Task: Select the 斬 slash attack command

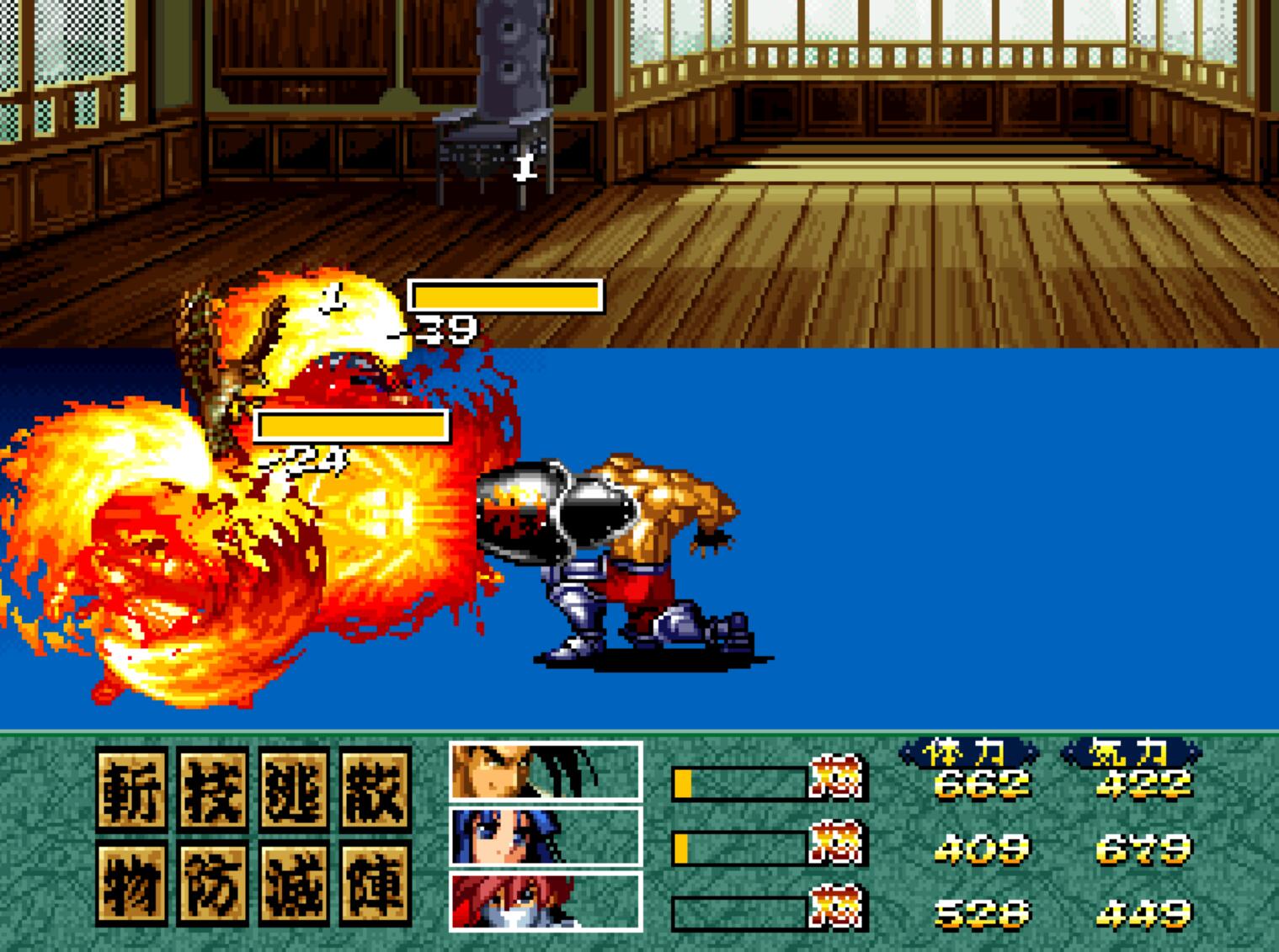Action: [x=131, y=790]
